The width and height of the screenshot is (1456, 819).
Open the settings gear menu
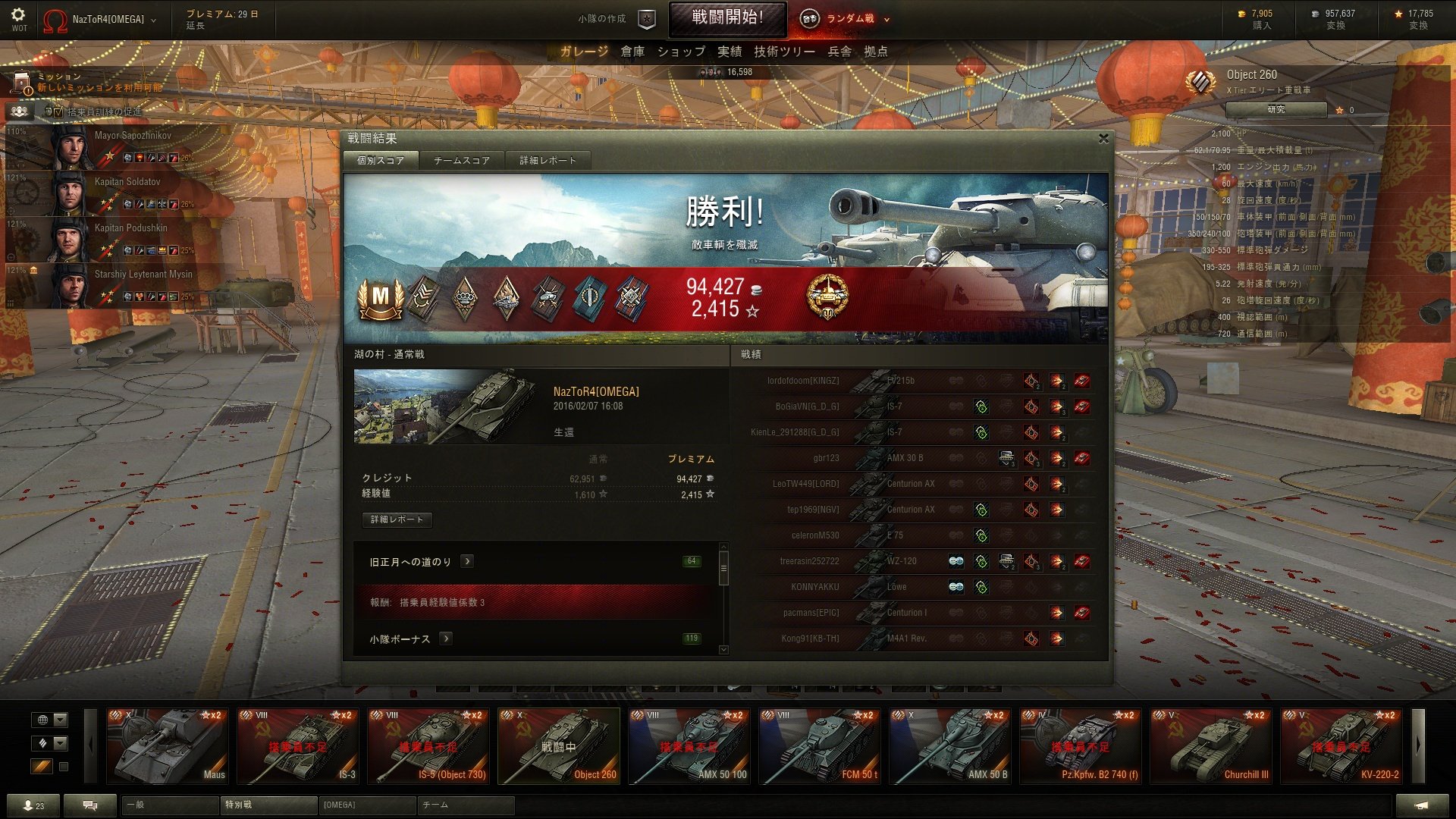point(18,15)
